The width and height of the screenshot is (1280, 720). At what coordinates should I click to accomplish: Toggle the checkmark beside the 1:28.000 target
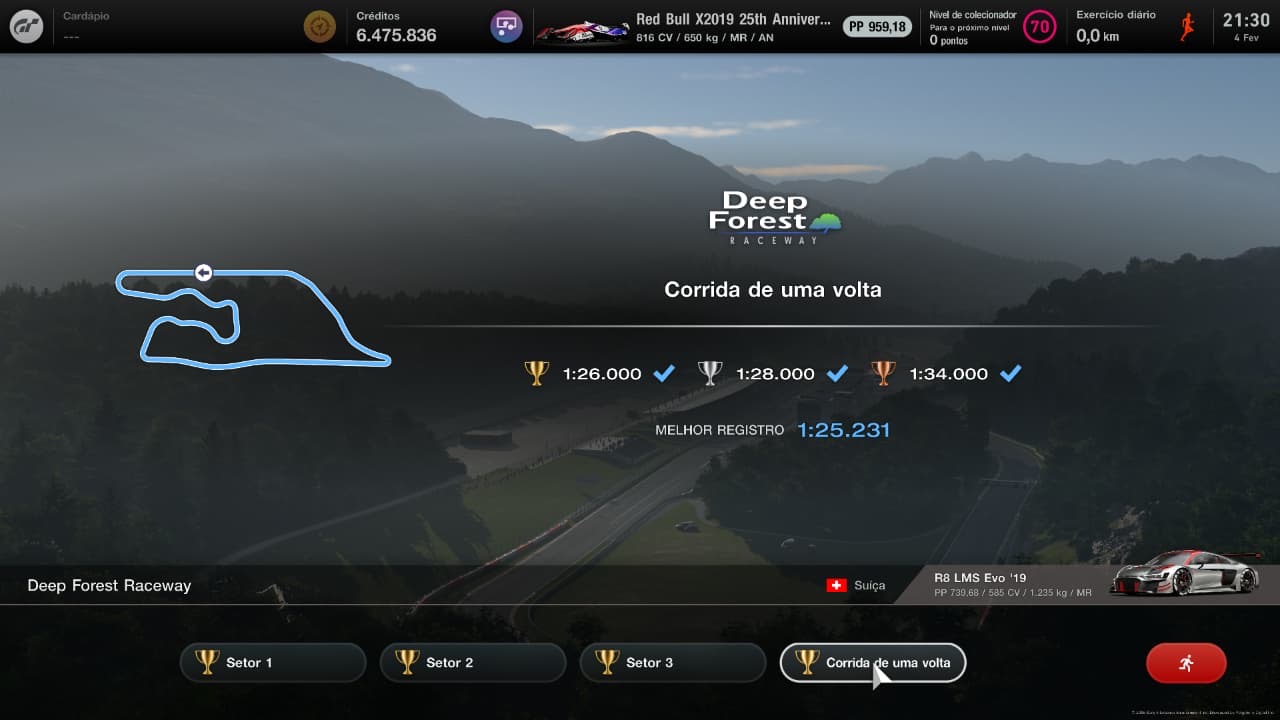[837, 373]
